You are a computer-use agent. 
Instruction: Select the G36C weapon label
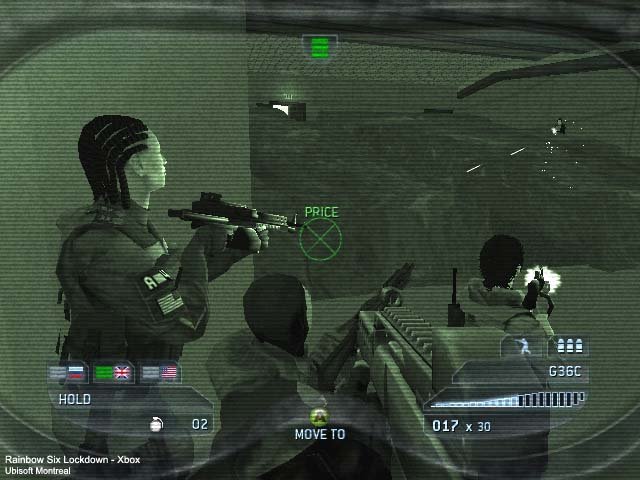pos(565,372)
